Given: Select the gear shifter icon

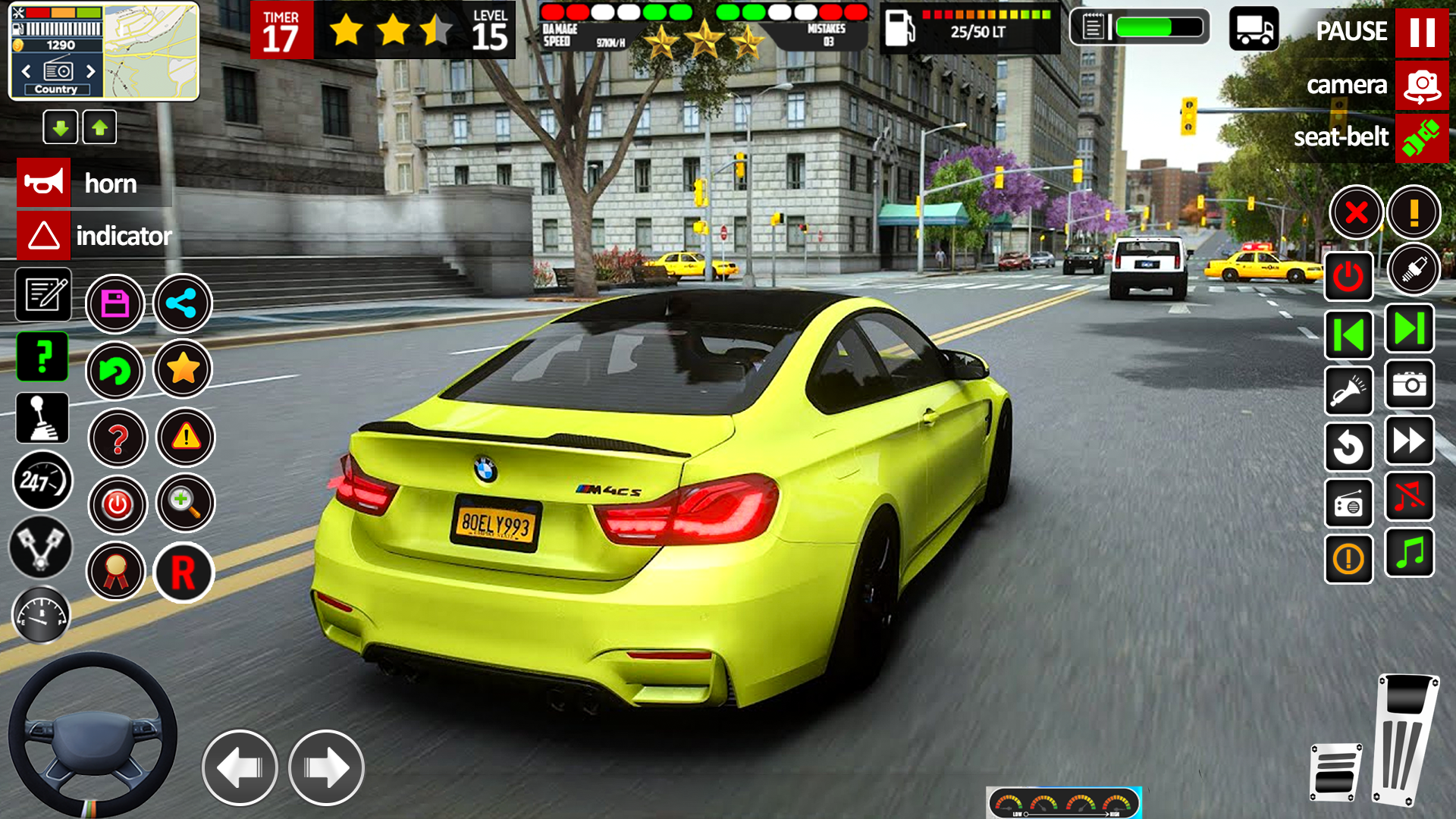Looking at the screenshot, I should pyautogui.click(x=42, y=419).
